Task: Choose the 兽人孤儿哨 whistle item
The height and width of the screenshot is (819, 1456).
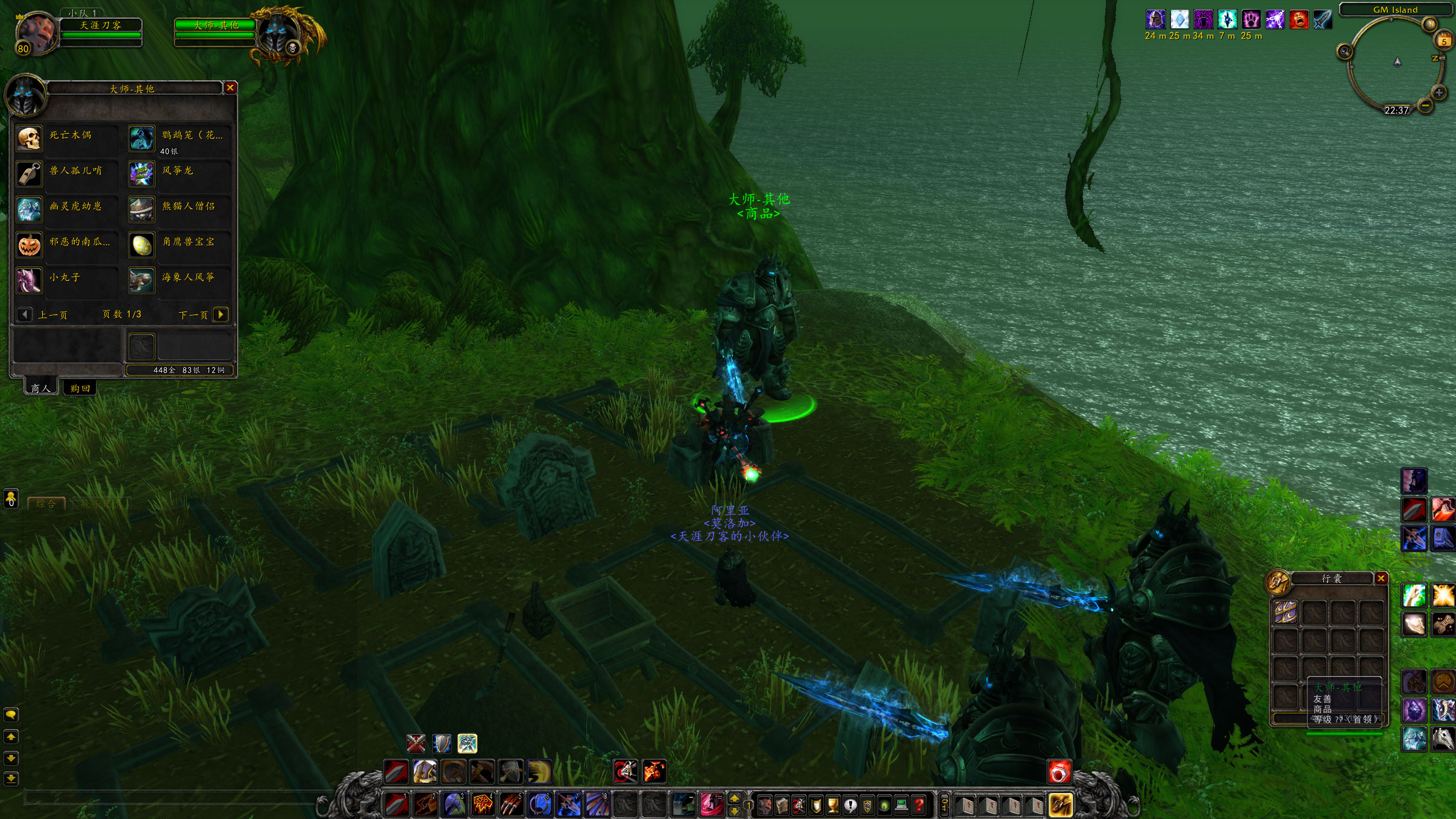Action: [29, 174]
